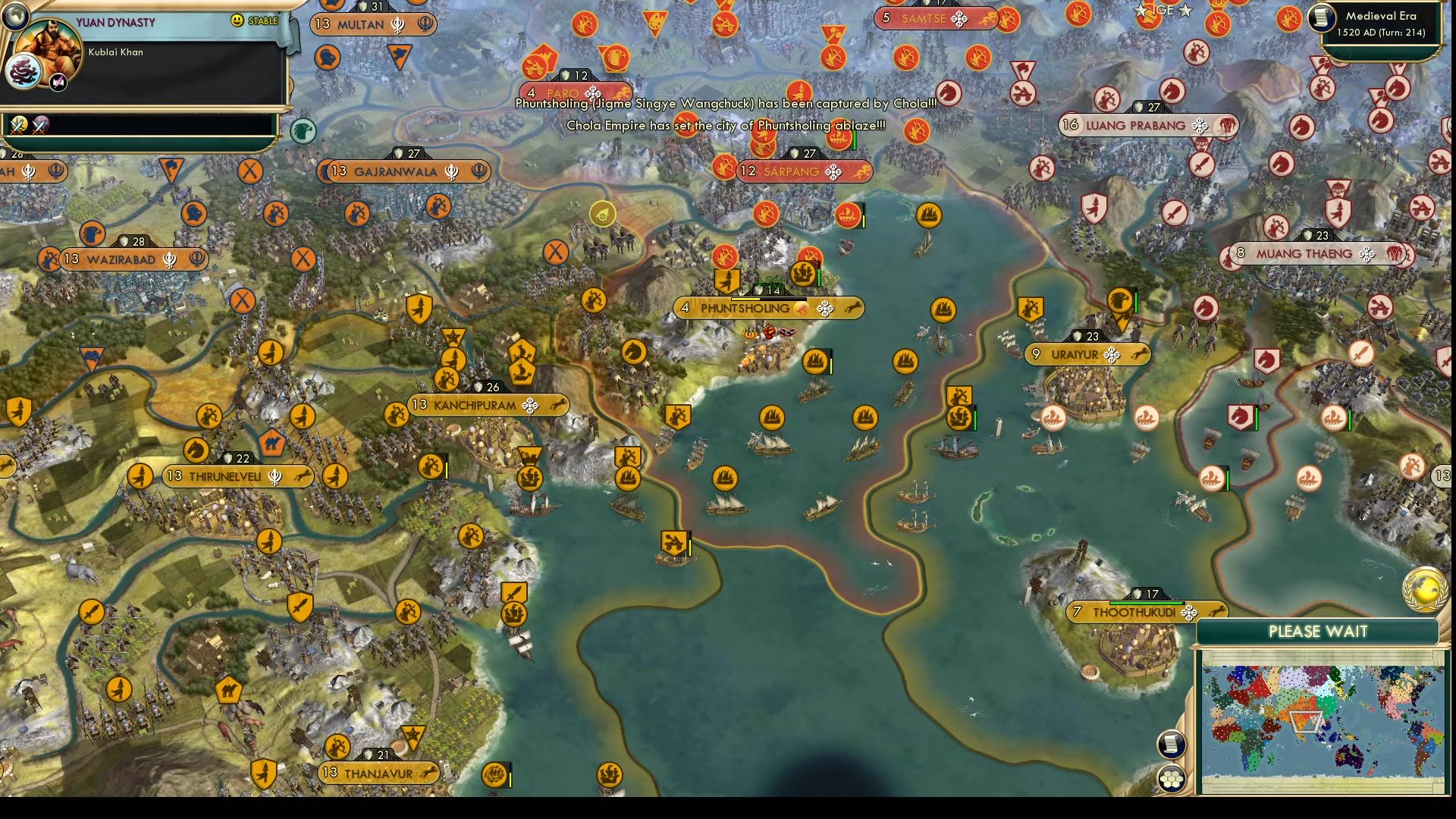
Task: Click the dragon civilization emblem
Action: [x=24, y=71]
